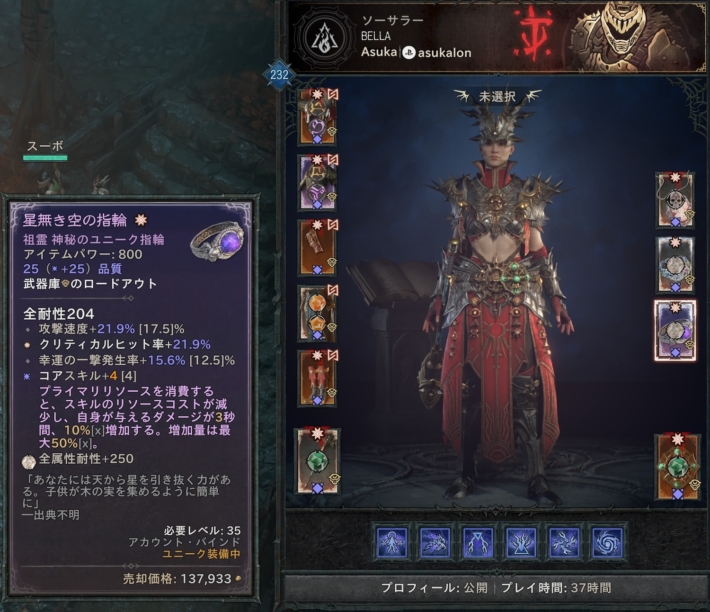Click the first skill icon with radiating figure
710x612 pixels.
392,542
